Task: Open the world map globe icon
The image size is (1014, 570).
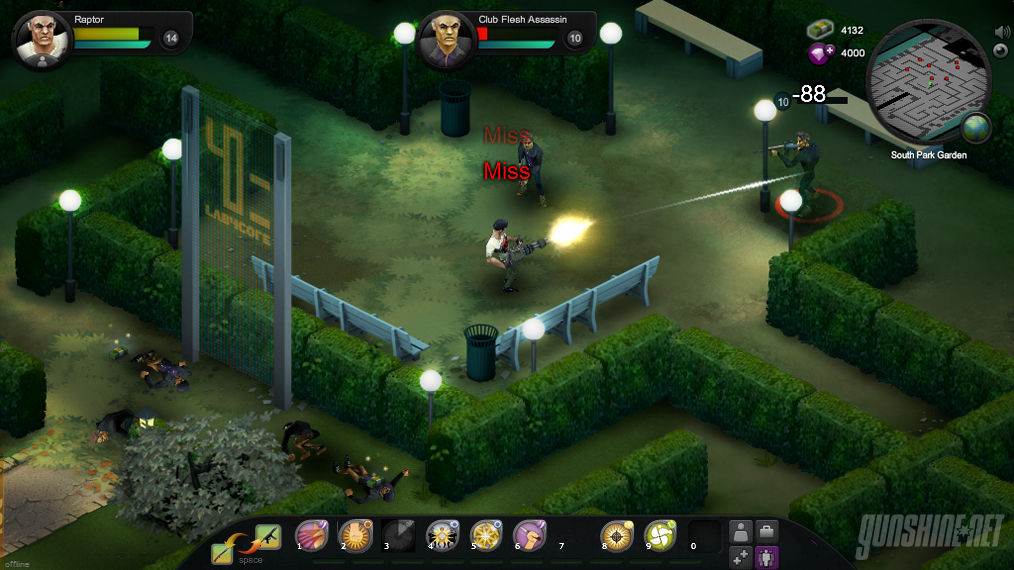Action: point(976,128)
